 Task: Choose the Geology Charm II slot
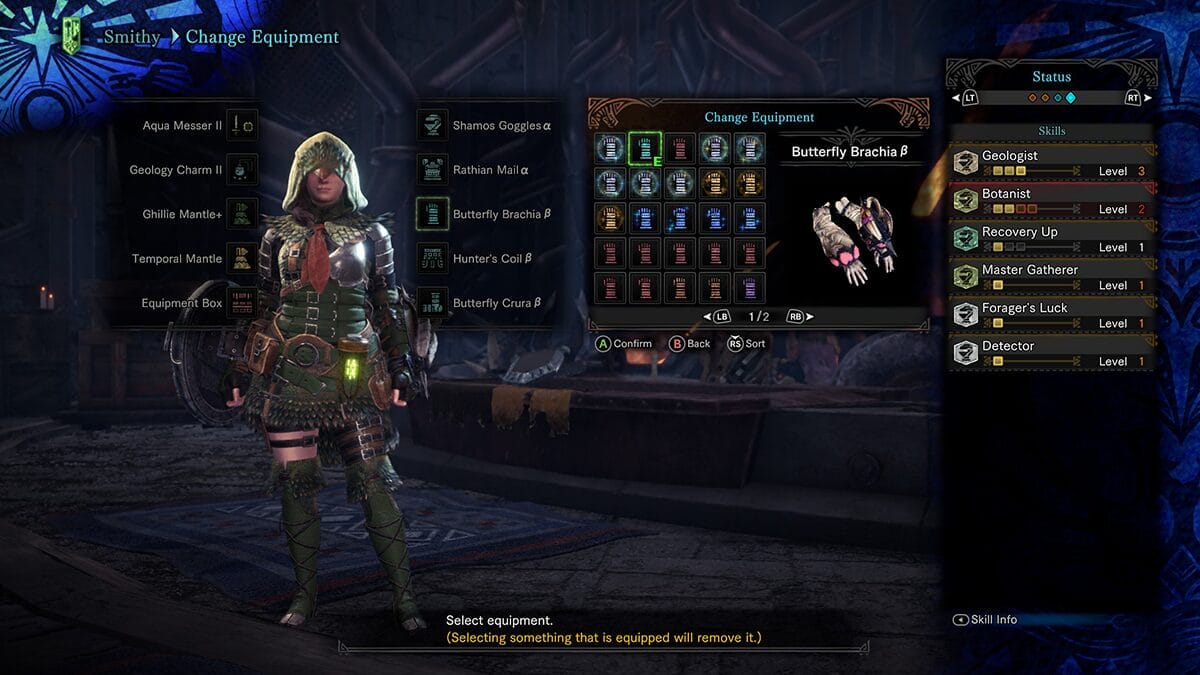point(242,170)
